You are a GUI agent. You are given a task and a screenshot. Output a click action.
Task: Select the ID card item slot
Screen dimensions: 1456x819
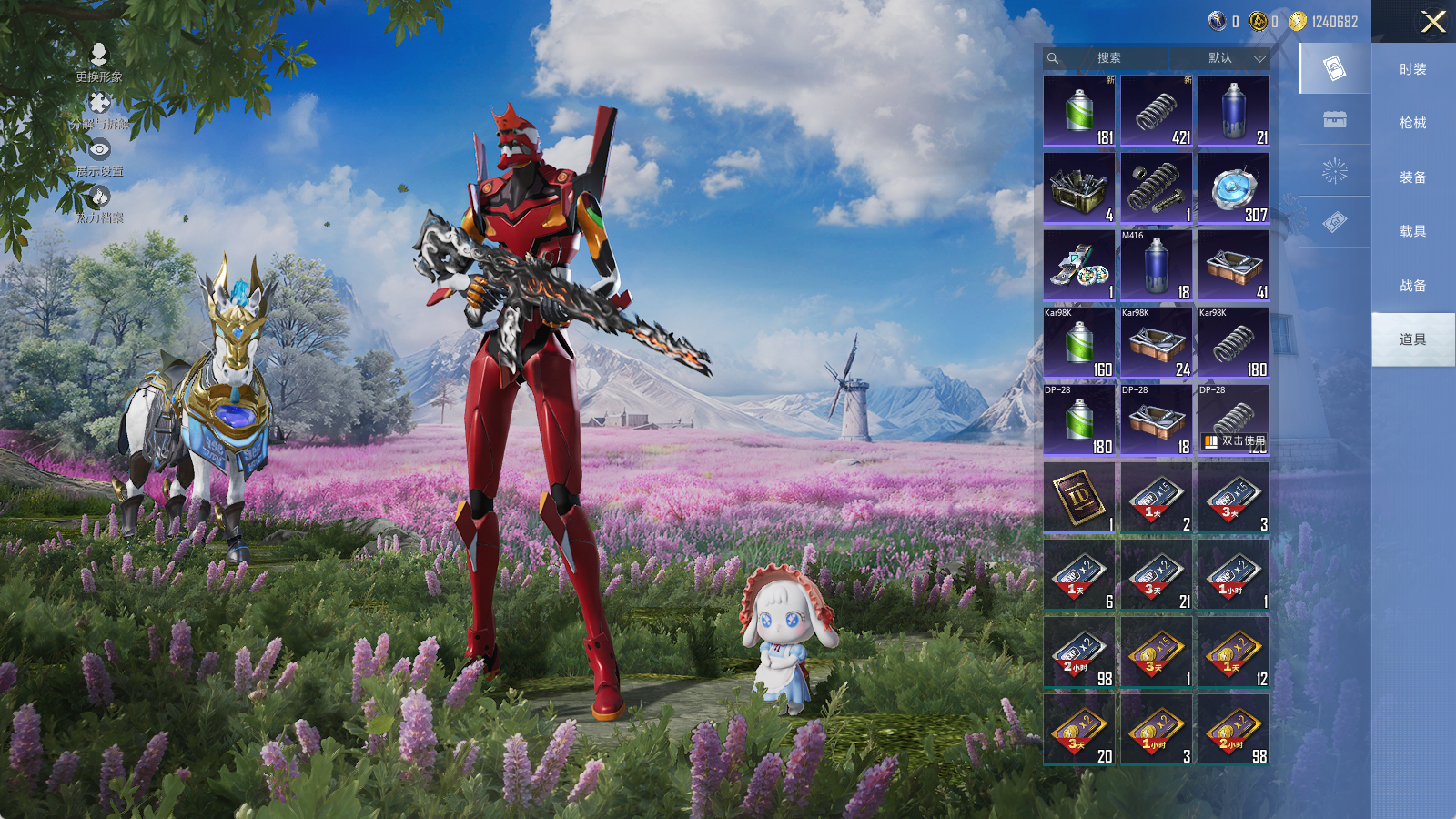pos(1079,497)
